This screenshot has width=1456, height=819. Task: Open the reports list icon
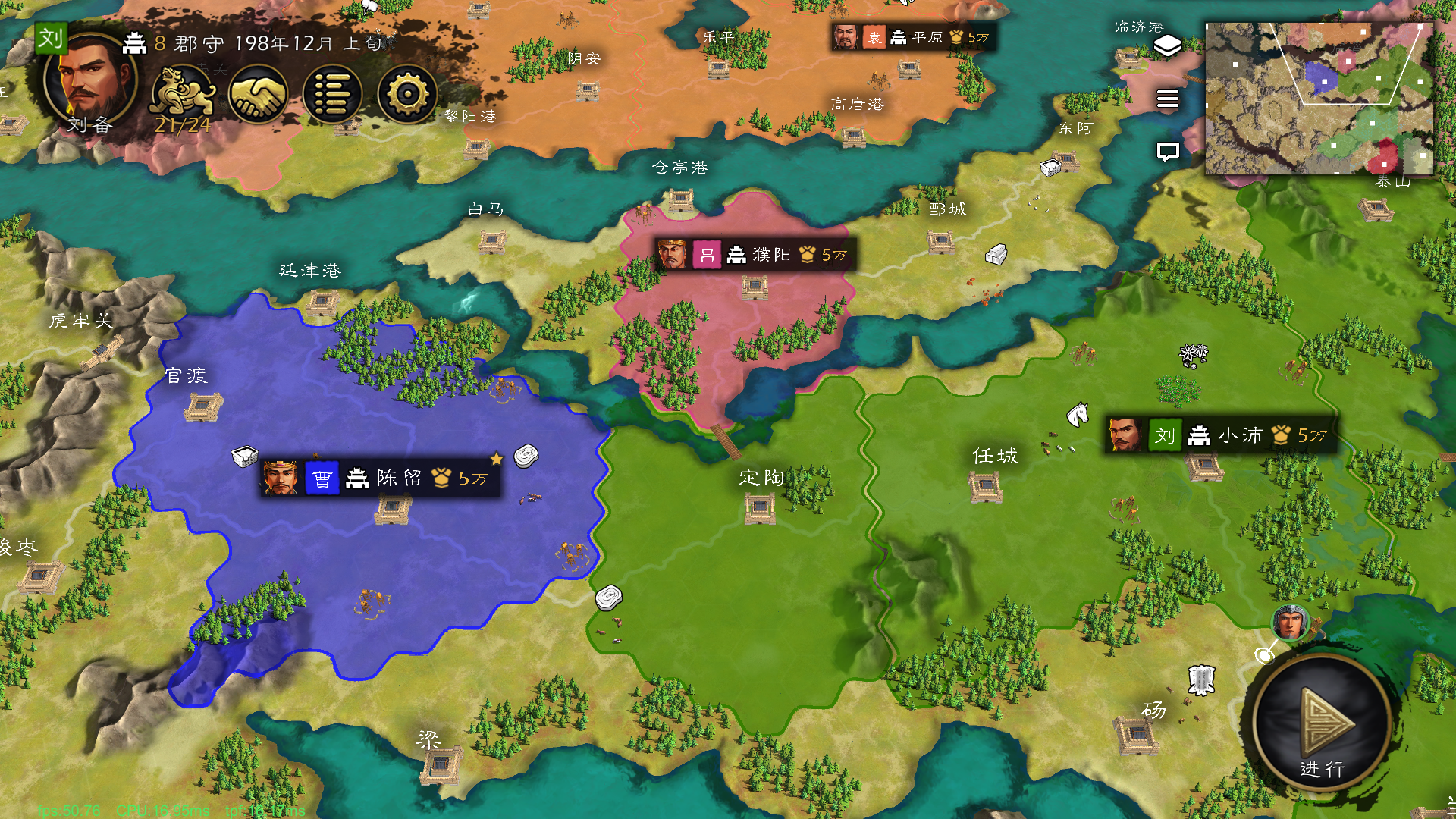(332, 93)
